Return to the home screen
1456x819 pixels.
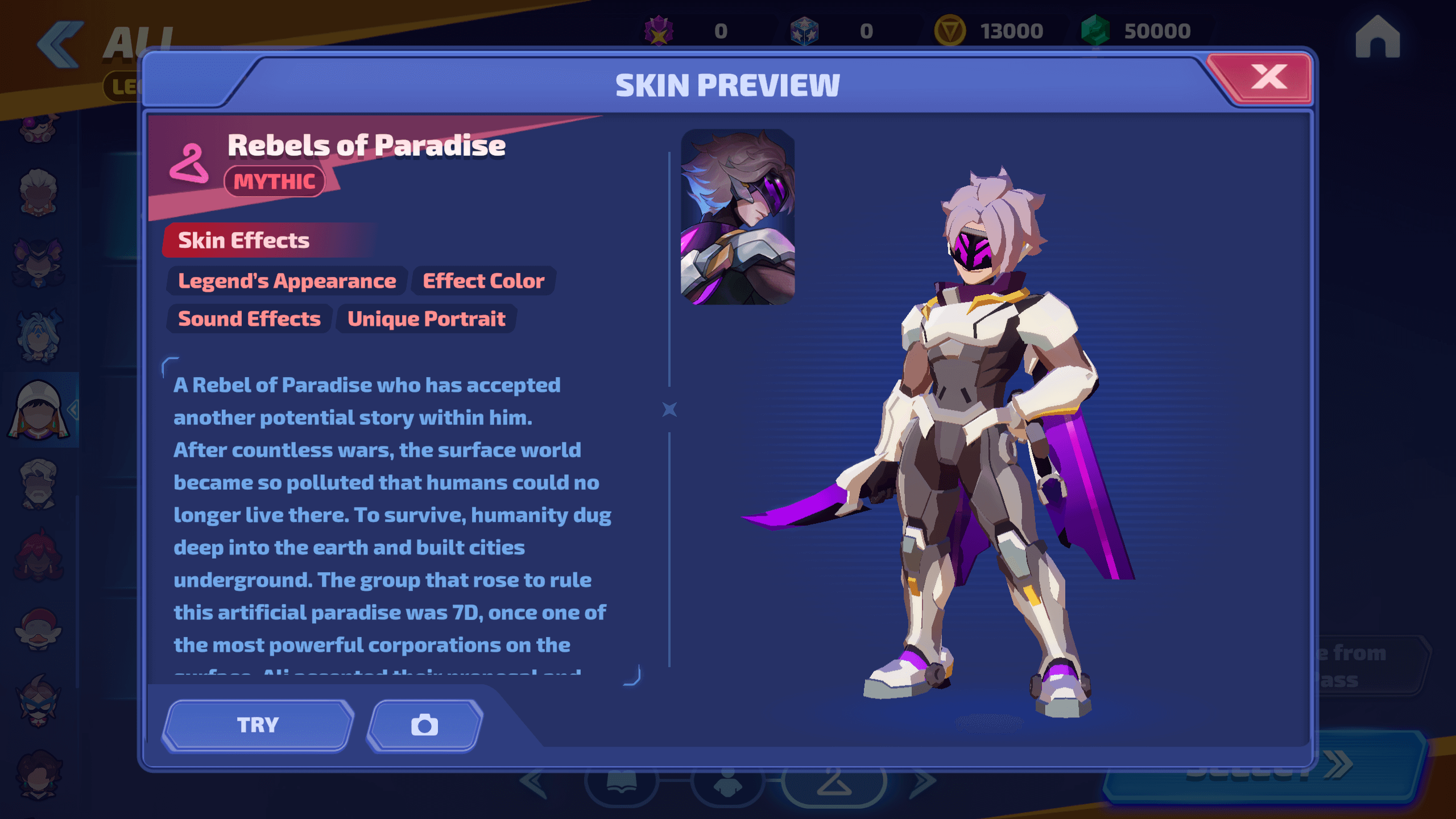(1377, 38)
